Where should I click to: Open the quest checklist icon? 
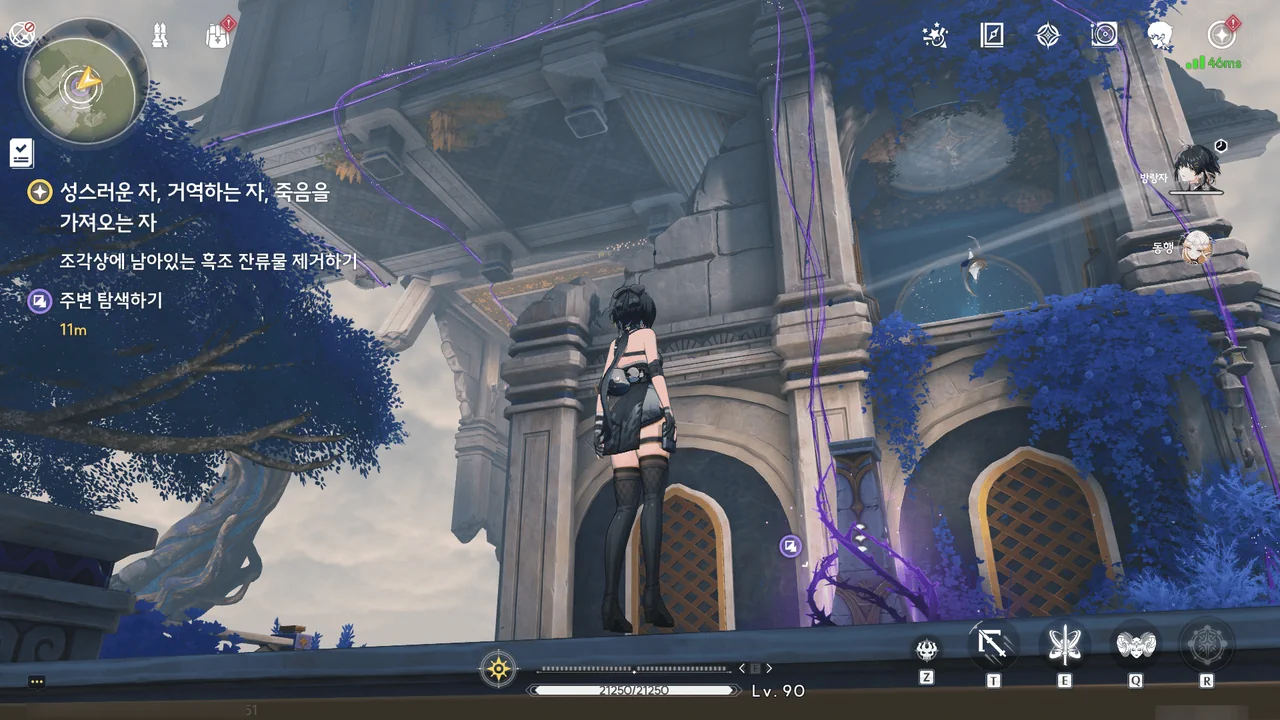click(x=21, y=152)
